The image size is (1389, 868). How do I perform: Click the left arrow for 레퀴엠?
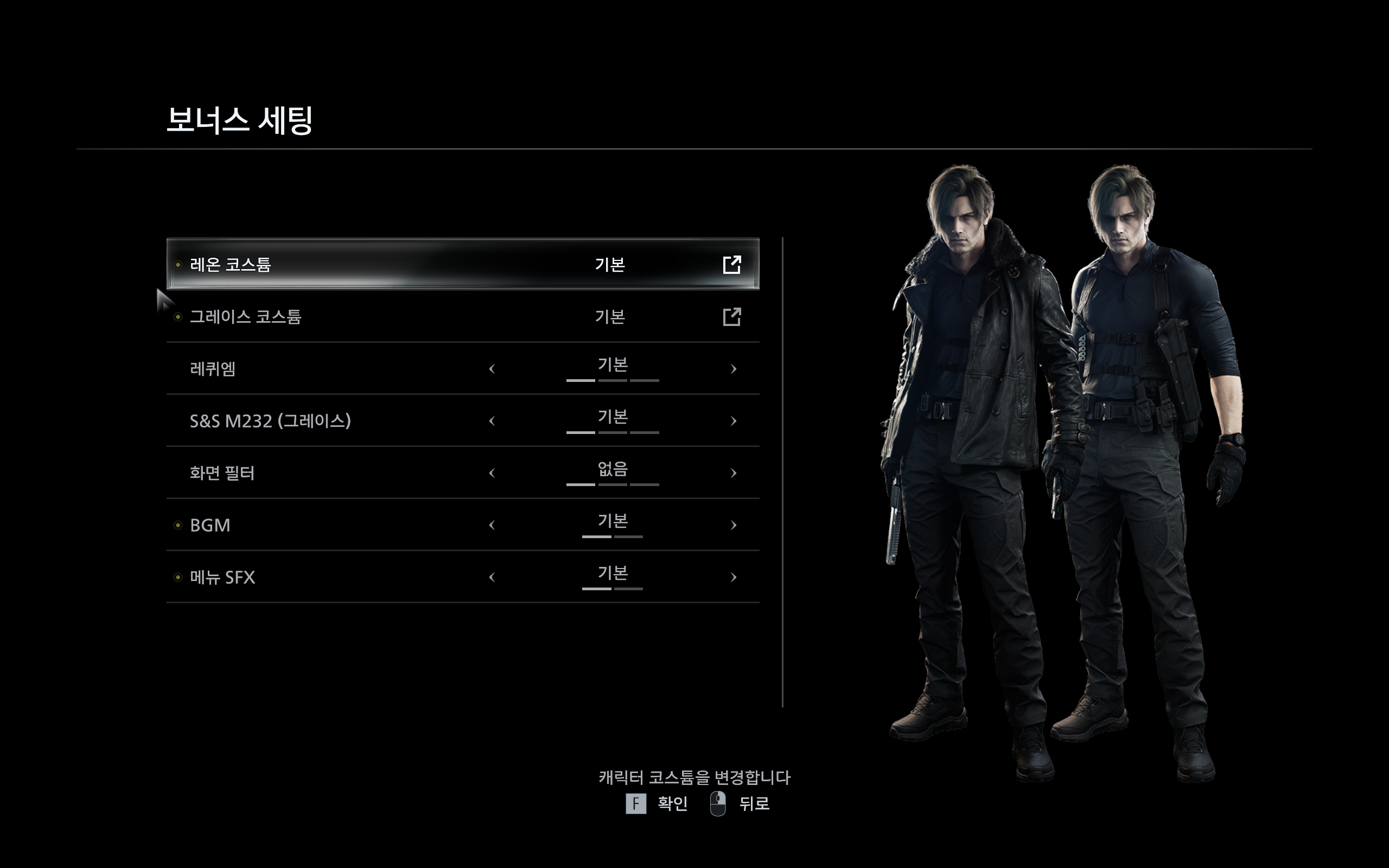(492, 369)
